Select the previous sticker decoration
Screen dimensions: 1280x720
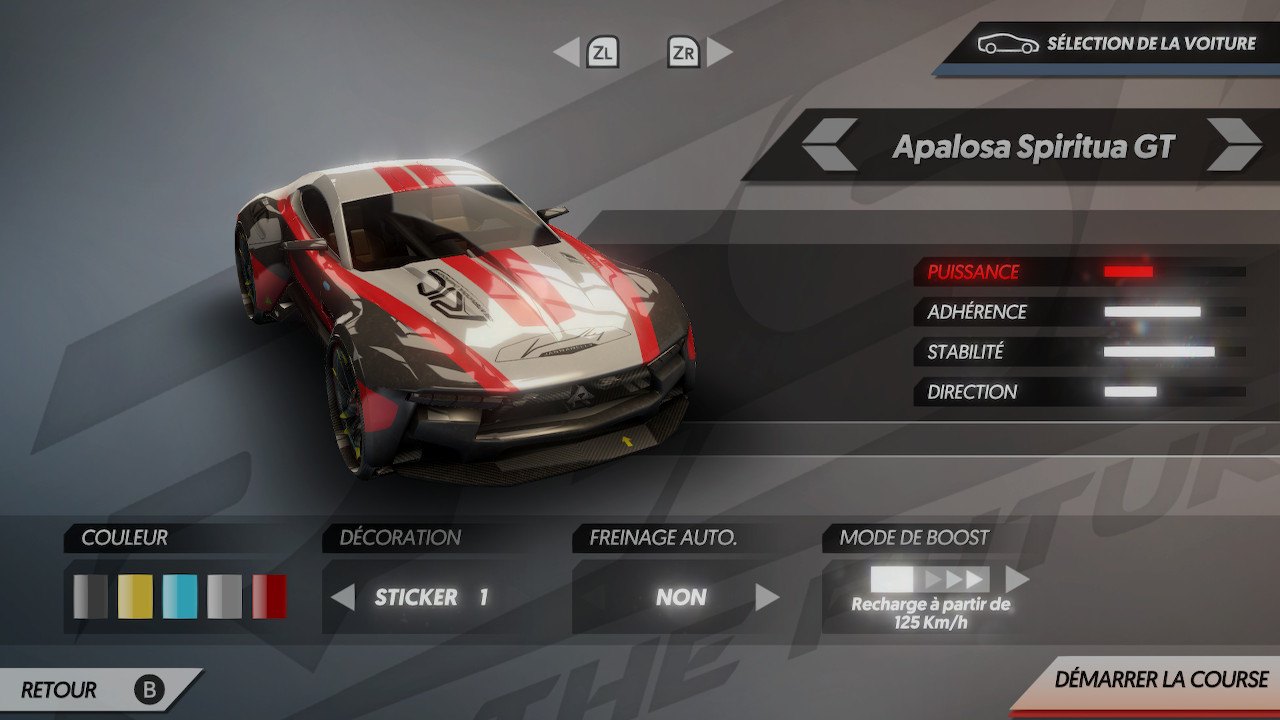(343, 598)
